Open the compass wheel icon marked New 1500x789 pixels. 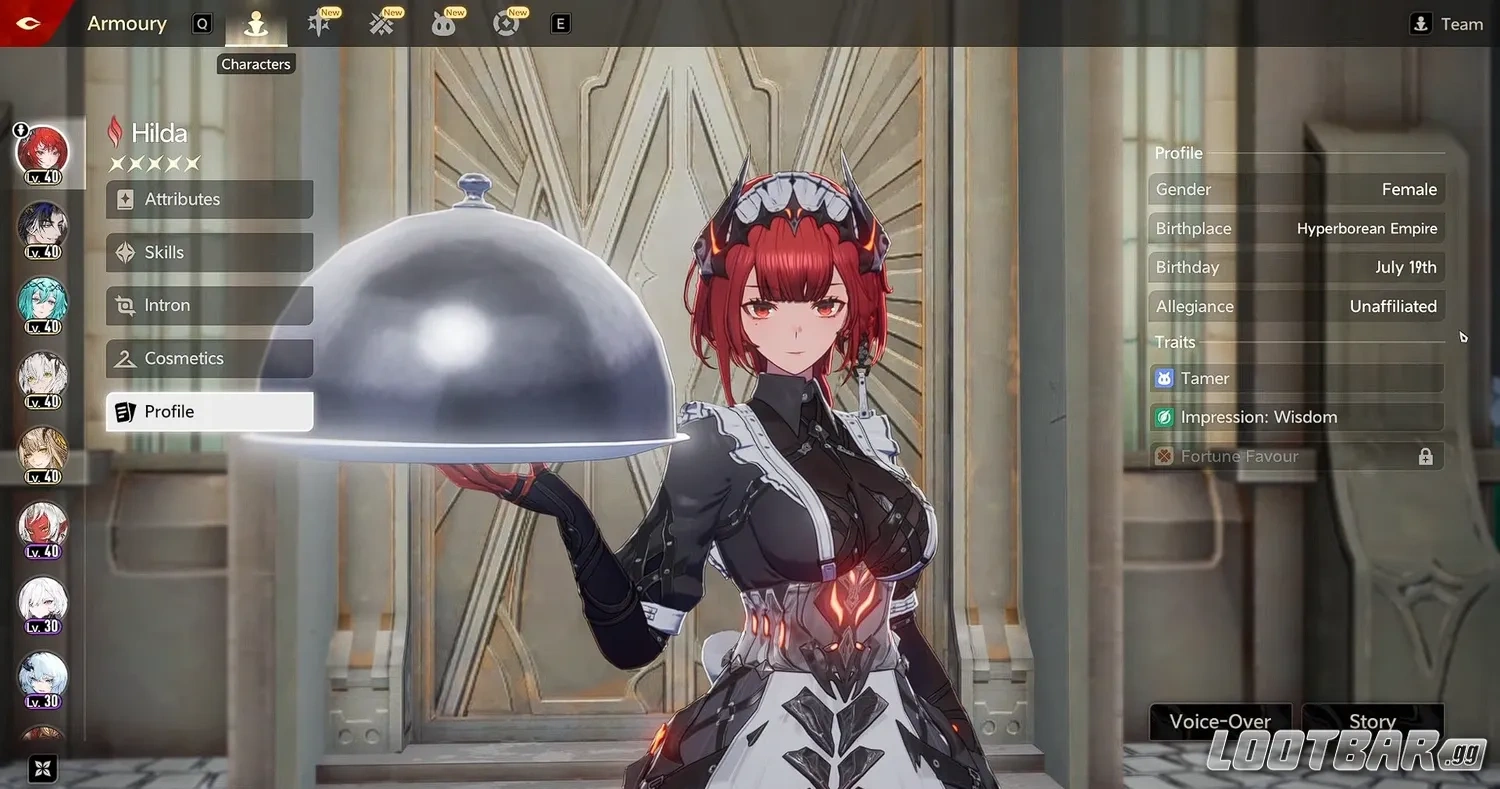pyautogui.click(x=507, y=24)
